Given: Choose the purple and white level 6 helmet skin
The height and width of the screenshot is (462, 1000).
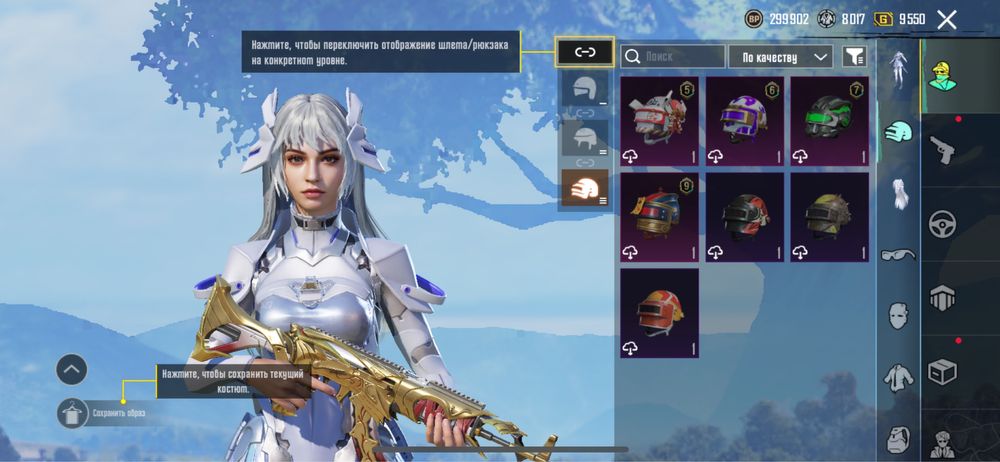Looking at the screenshot, I should click(744, 121).
